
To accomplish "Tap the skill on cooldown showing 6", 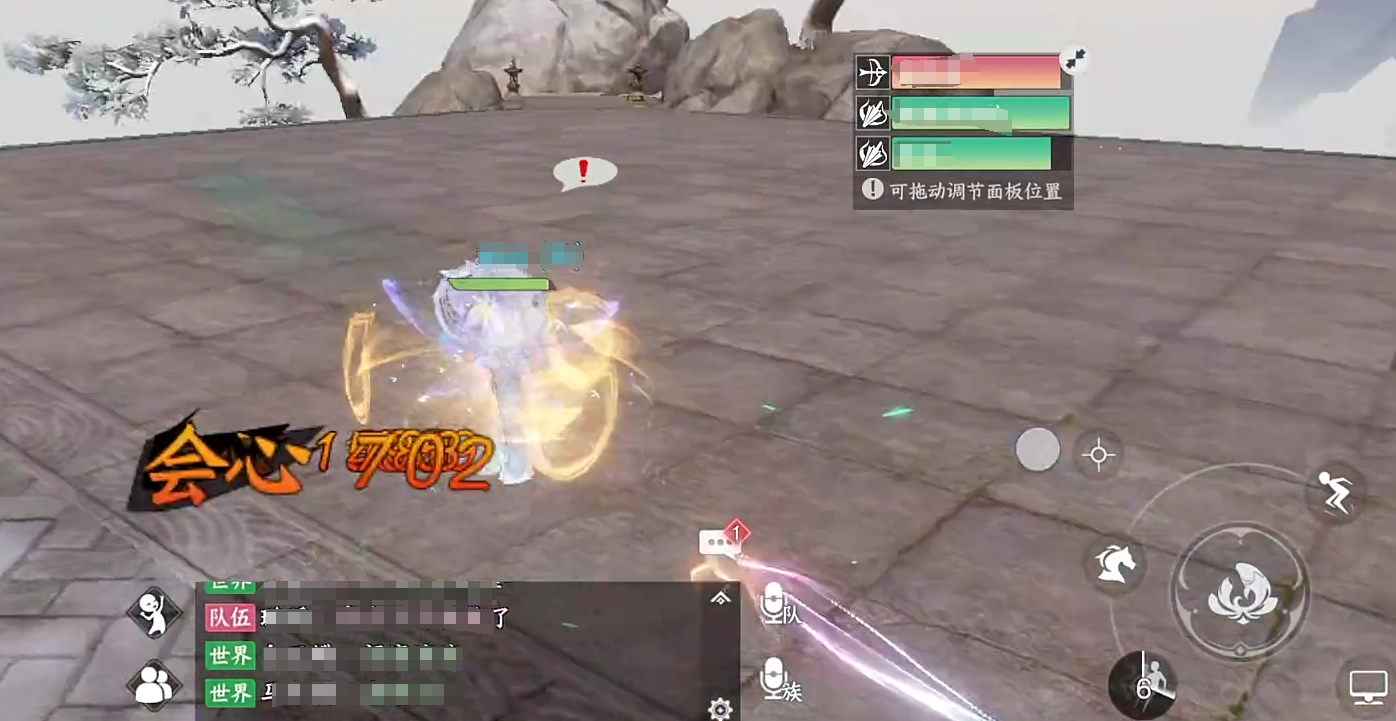I will click(1143, 685).
